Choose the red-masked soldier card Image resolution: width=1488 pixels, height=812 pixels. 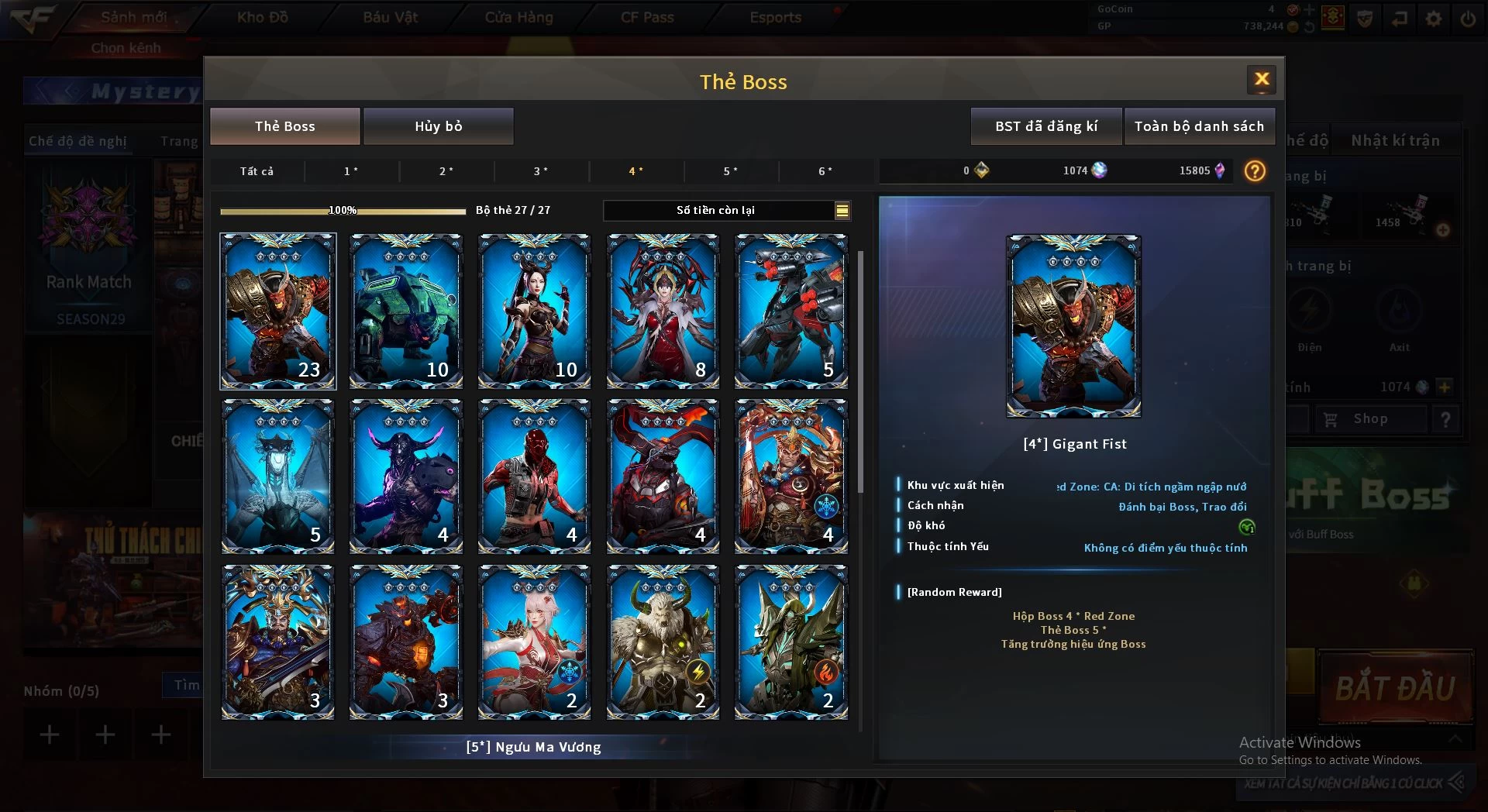[x=534, y=477]
